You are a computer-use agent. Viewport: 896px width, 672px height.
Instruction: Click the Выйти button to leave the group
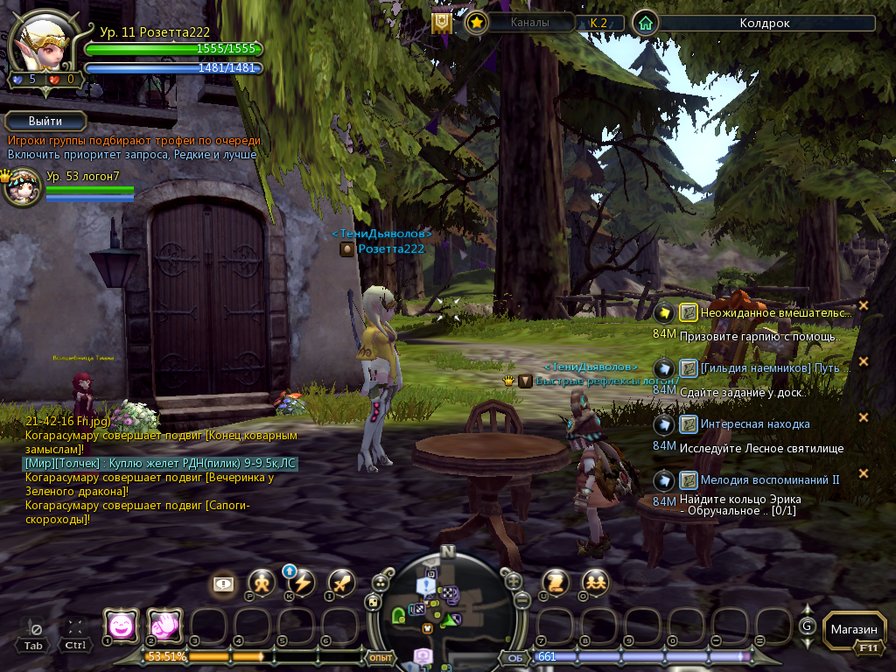[x=46, y=121]
